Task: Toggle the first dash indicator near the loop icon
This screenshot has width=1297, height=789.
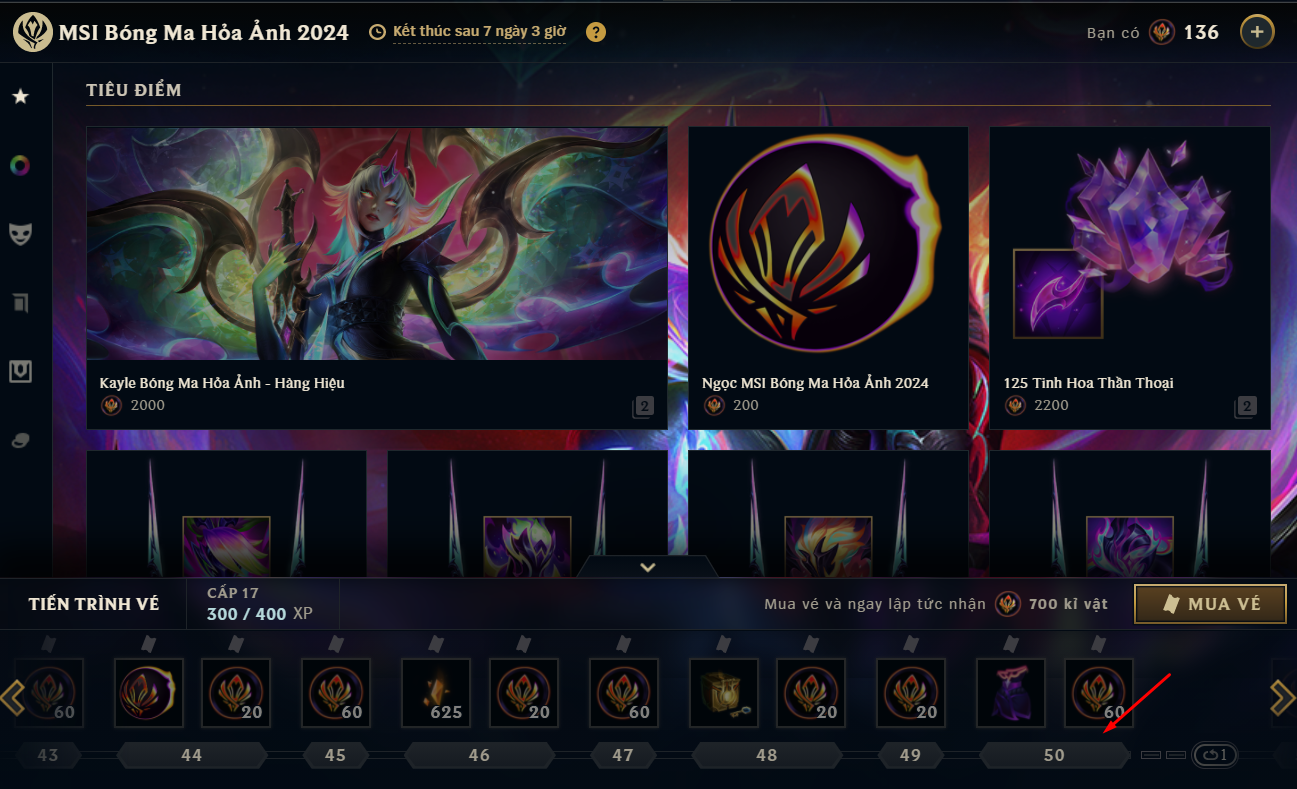Action: point(1150,757)
